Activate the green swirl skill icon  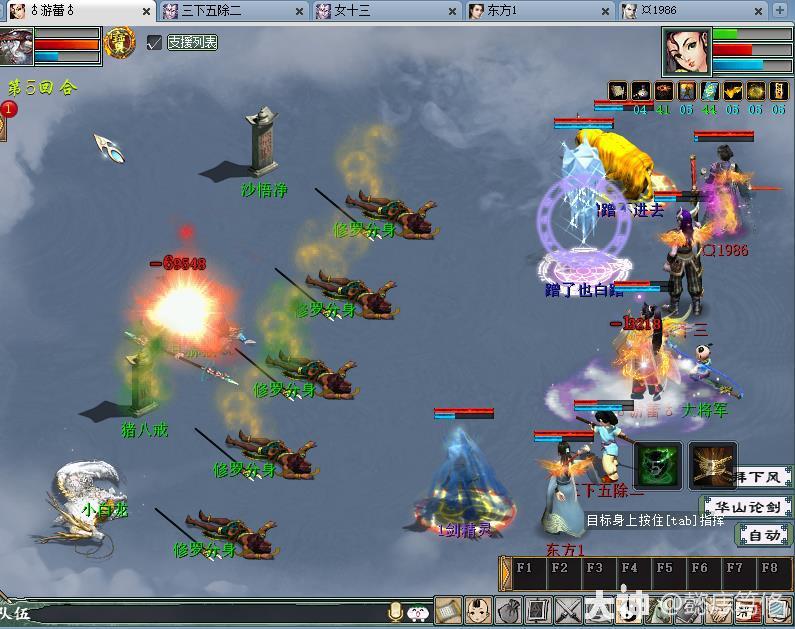(x=658, y=465)
